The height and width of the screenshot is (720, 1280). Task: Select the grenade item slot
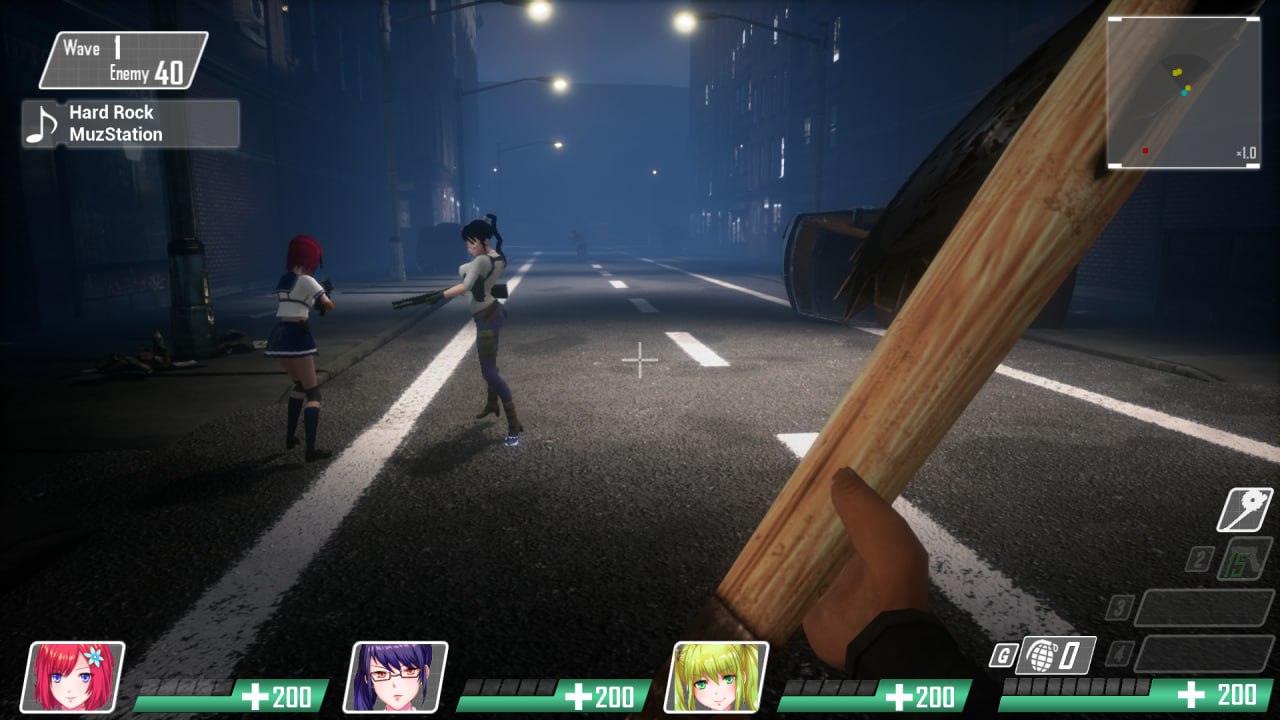coord(1055,656)
